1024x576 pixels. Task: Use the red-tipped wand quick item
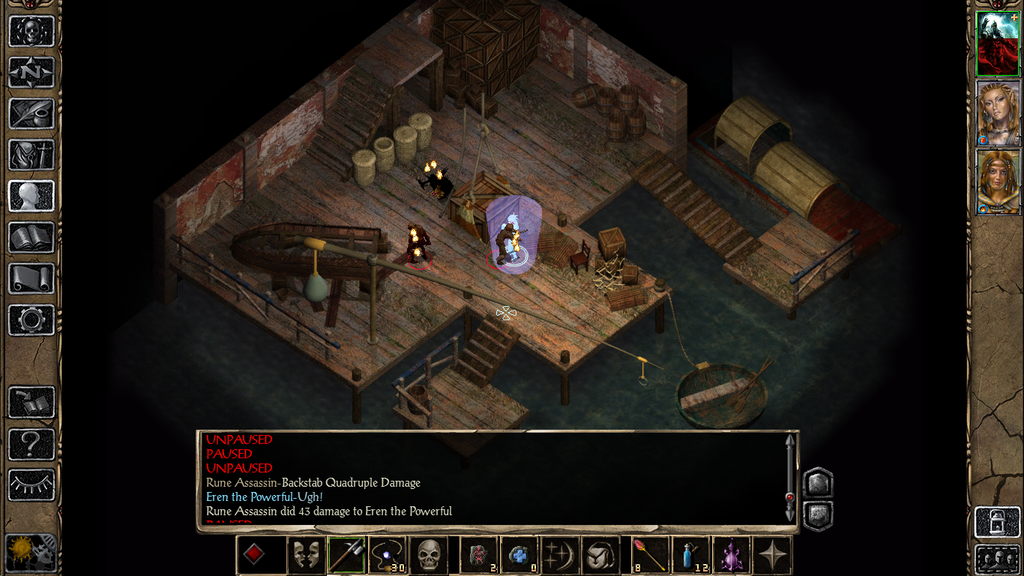click(x=649, y=555)
